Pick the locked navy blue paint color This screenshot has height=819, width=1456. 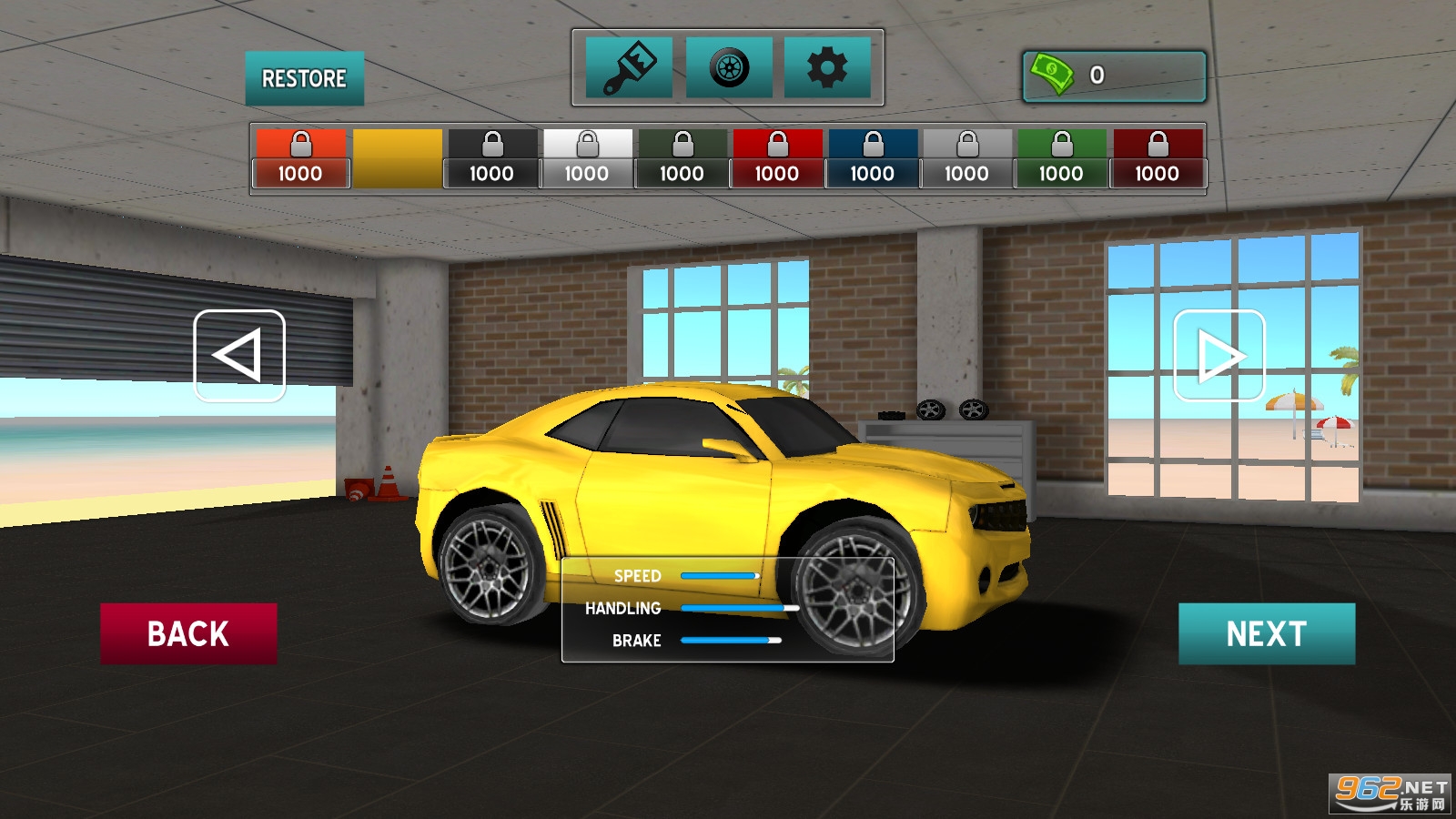(x=872, y=158)
